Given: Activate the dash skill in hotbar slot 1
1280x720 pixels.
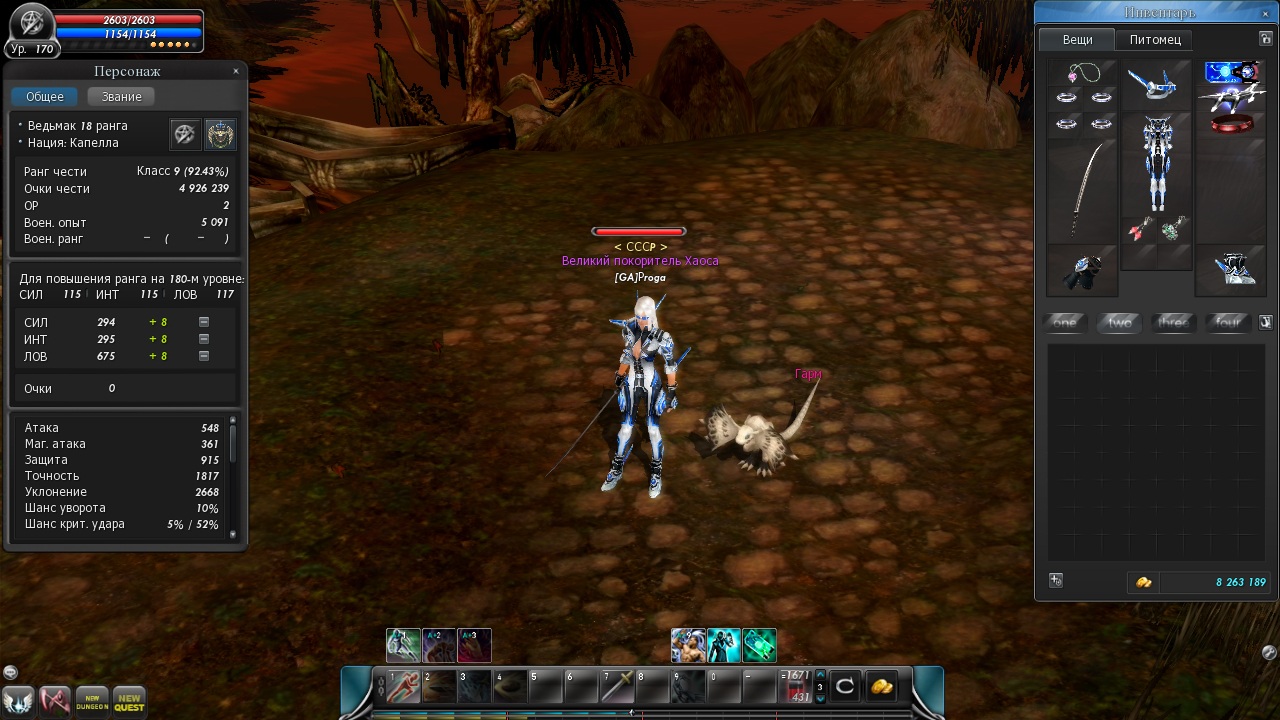Looking at the screenshot, I should click(x=402, y=686).
